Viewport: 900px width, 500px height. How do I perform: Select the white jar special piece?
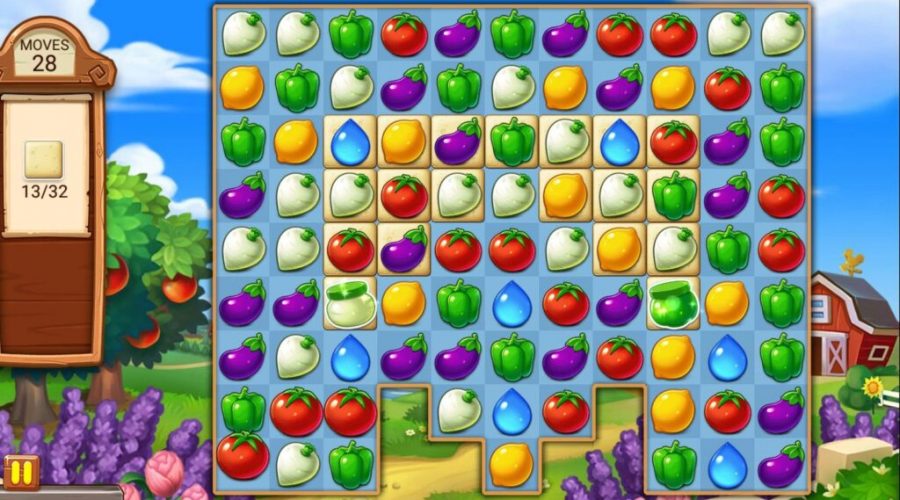point(350,301)
